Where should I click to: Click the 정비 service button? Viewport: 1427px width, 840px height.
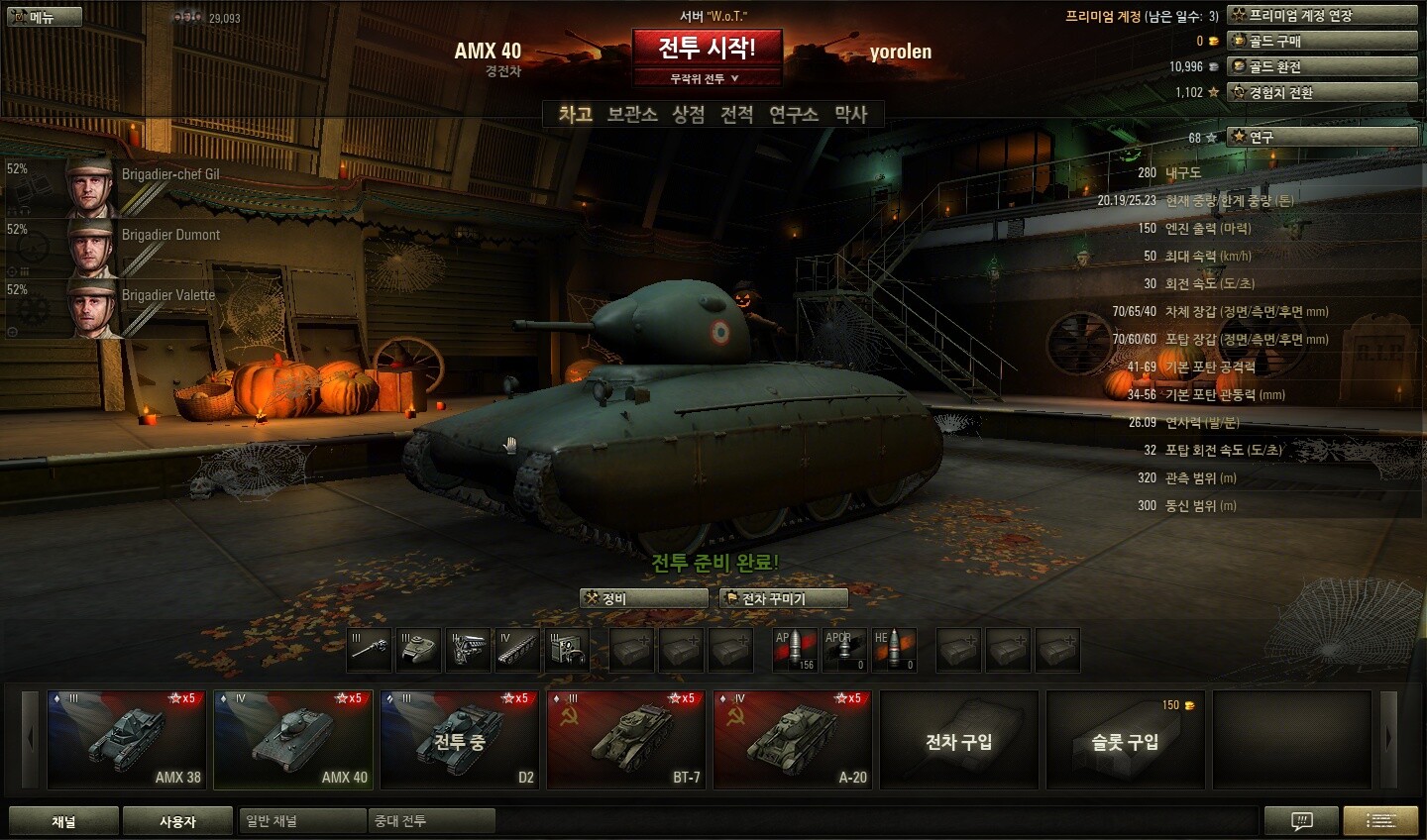[643, 598]
